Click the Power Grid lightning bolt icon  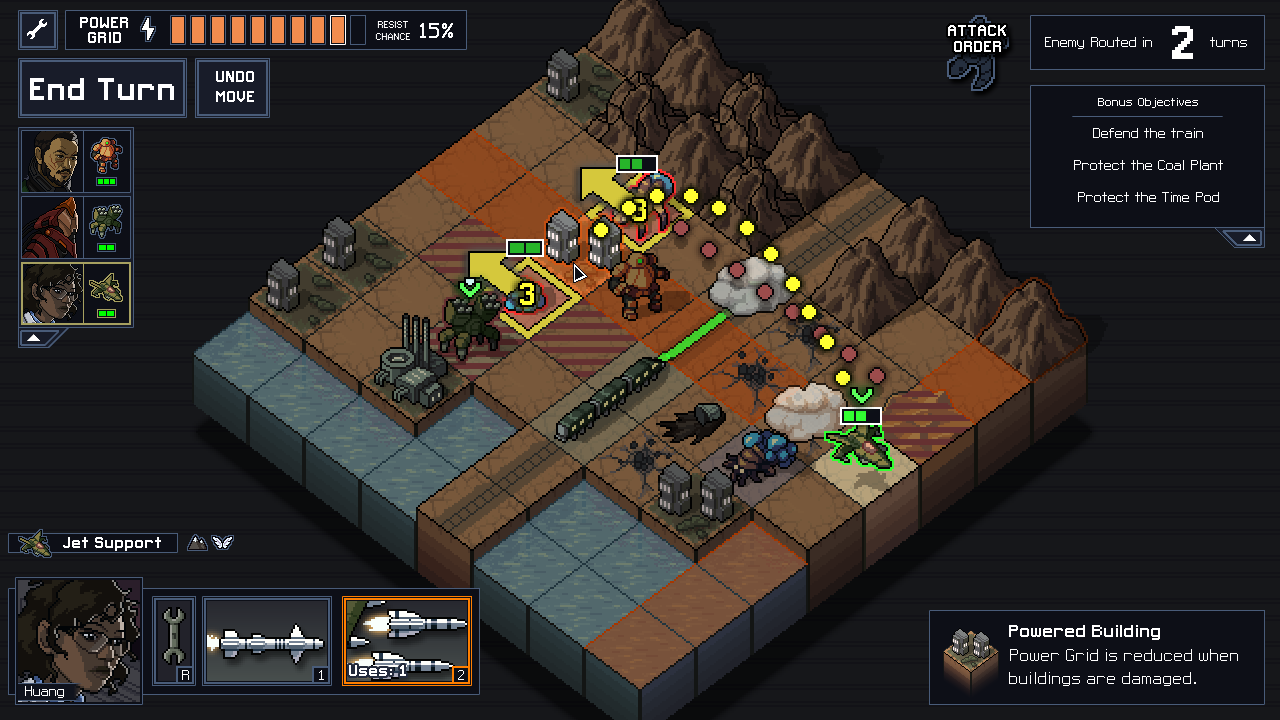tap(148, 29)
